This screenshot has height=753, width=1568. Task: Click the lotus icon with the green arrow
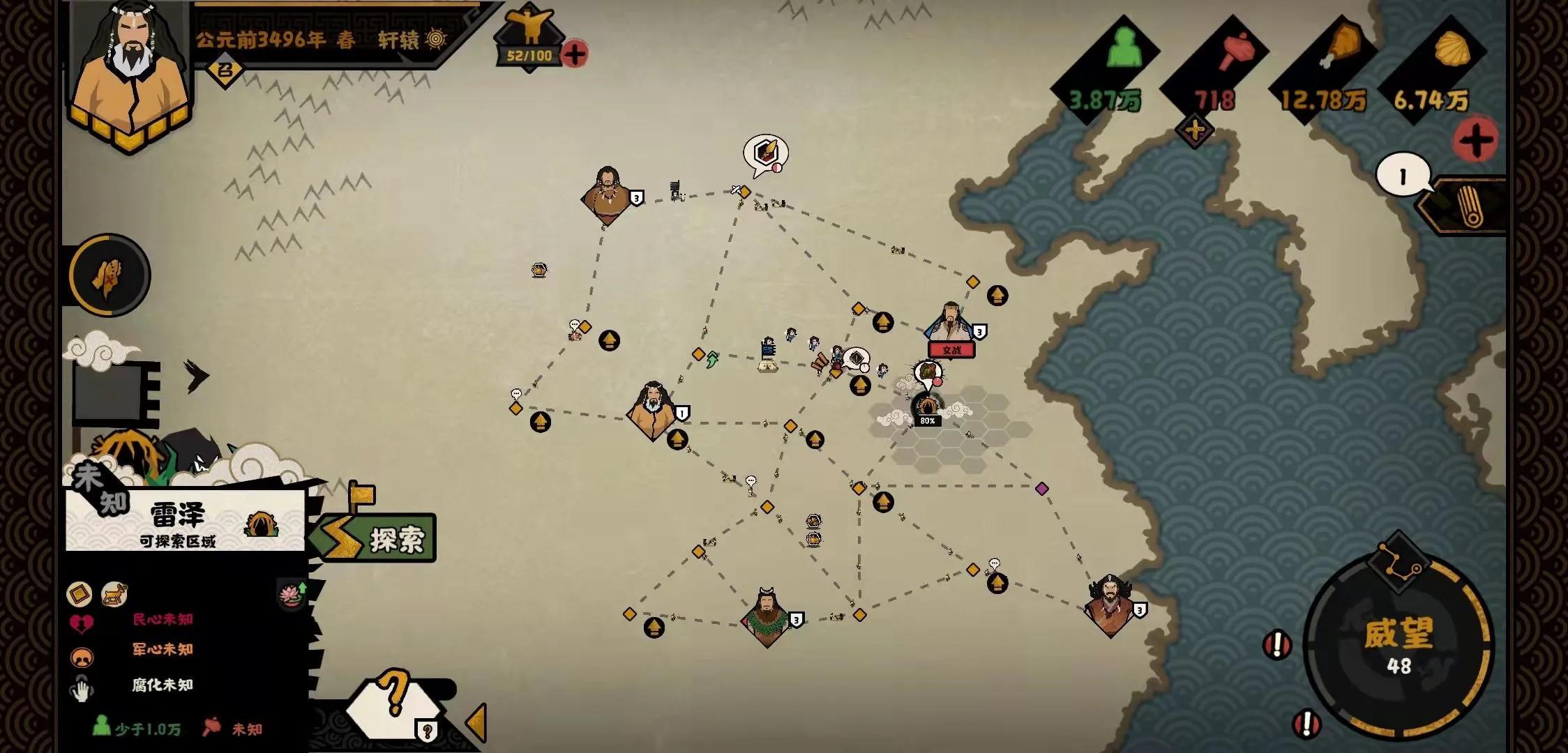[291, 593]
